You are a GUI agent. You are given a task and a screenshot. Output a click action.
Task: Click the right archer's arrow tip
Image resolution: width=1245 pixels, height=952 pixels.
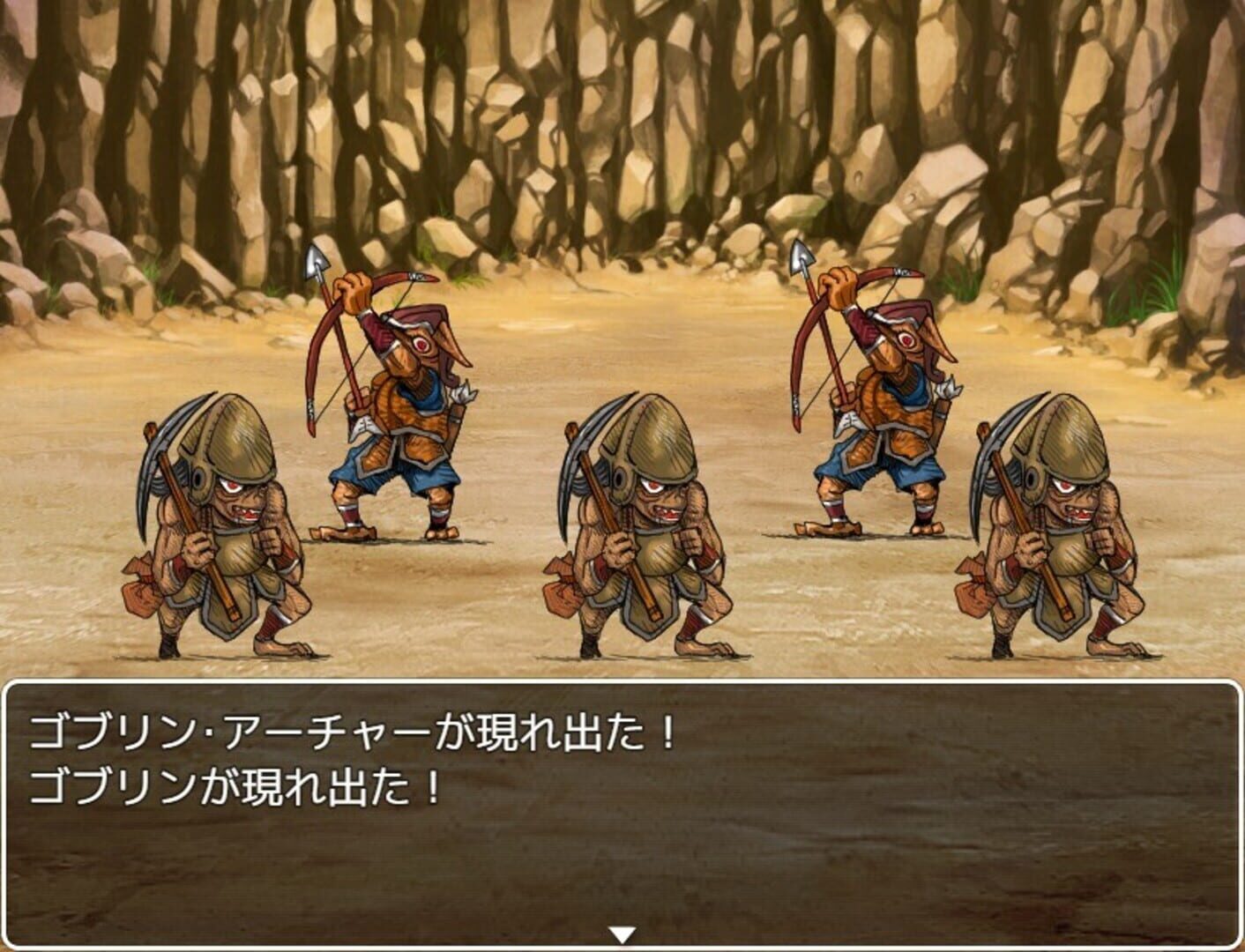click(801, 258)
